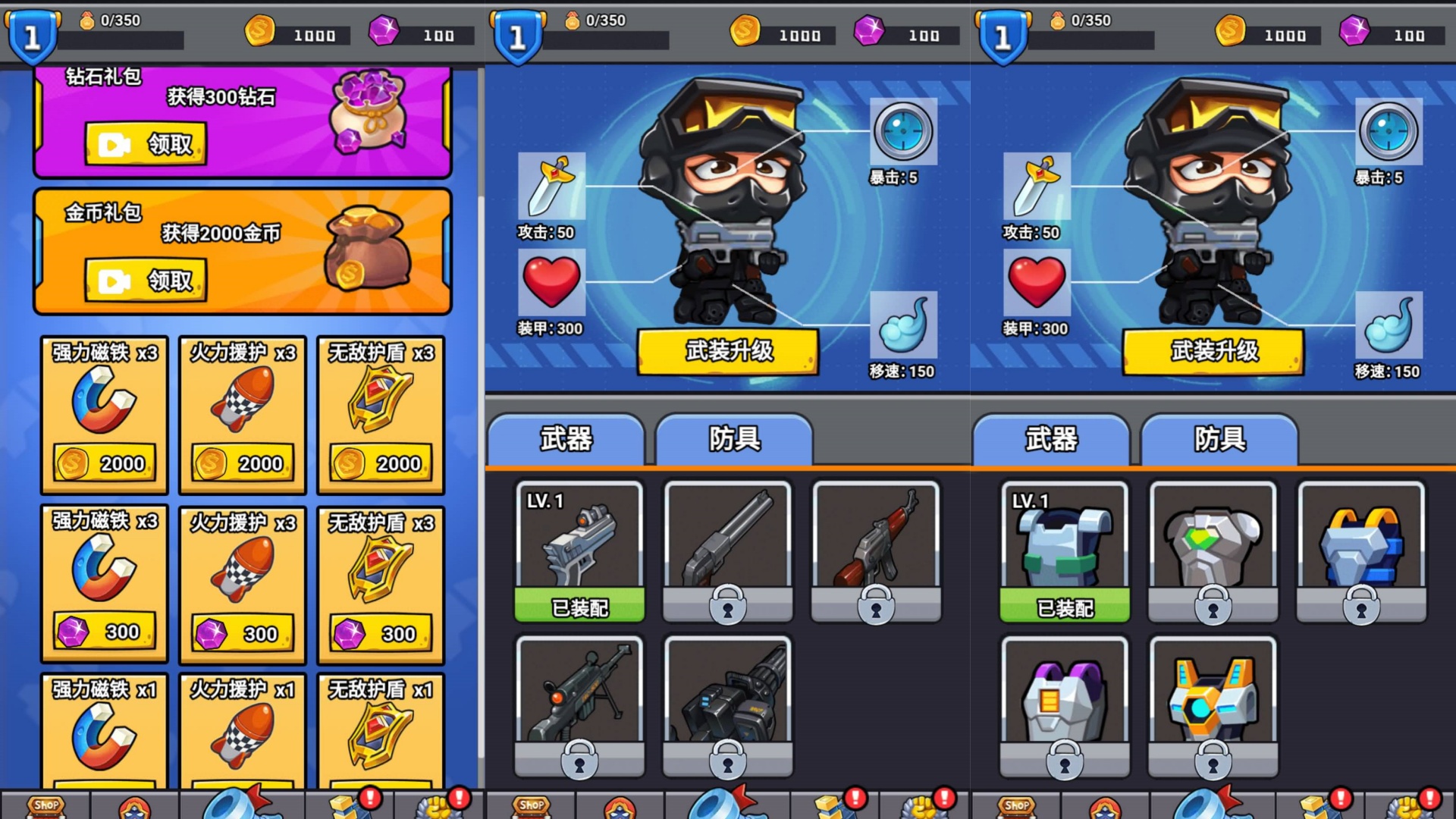Buy 火力援护 x3 for 300 gems
Image resolution: width=1456 pixels, height=819 pixels.
tap(243, 633)
